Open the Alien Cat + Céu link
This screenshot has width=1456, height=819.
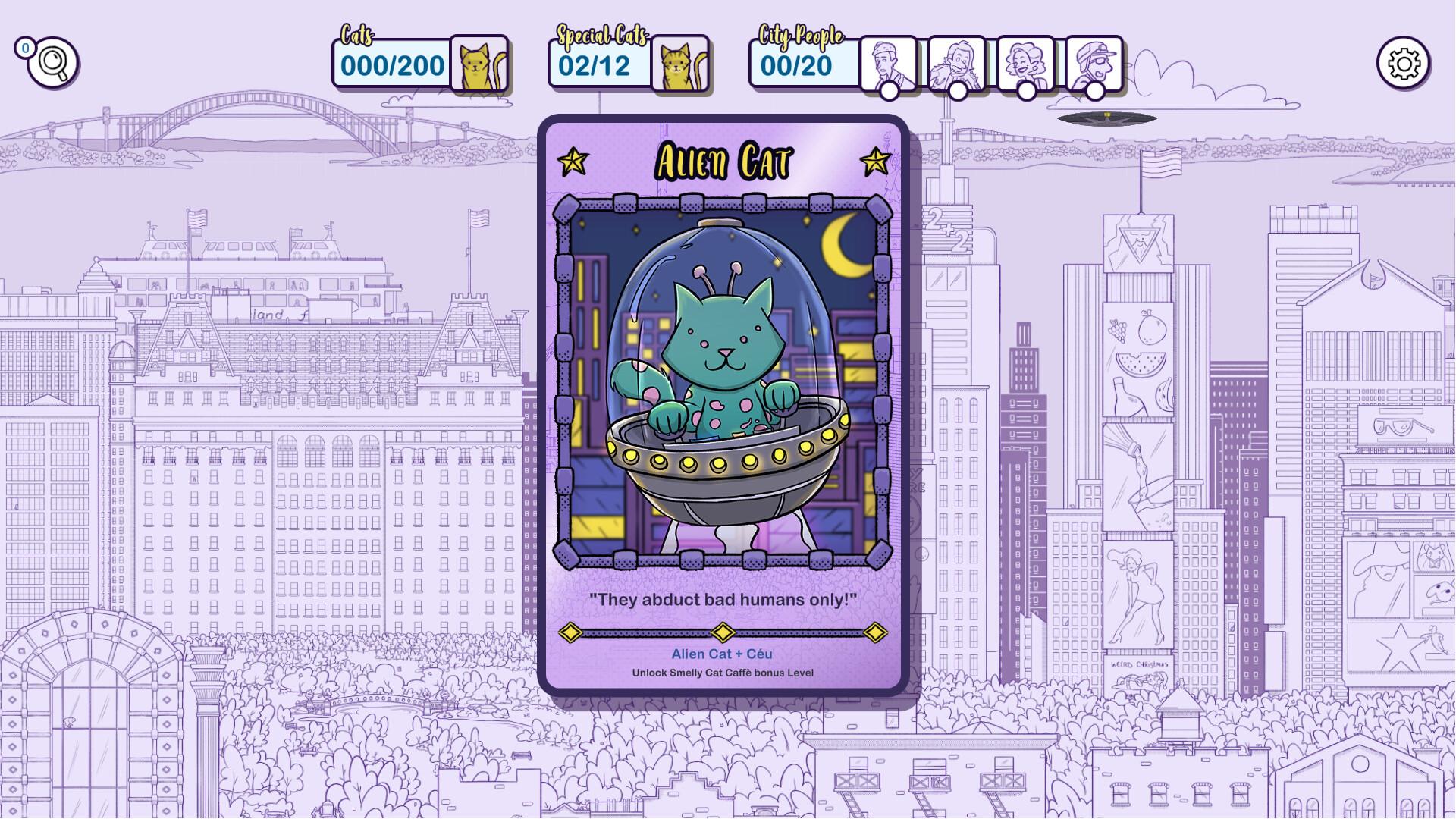pyautogui.click(x=722, y=653)
